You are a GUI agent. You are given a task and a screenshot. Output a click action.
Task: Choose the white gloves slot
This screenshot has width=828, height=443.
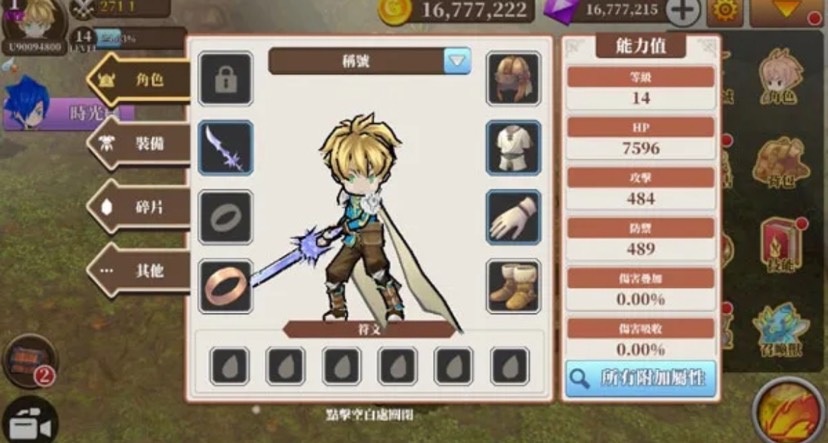click(x=514, y=216)
